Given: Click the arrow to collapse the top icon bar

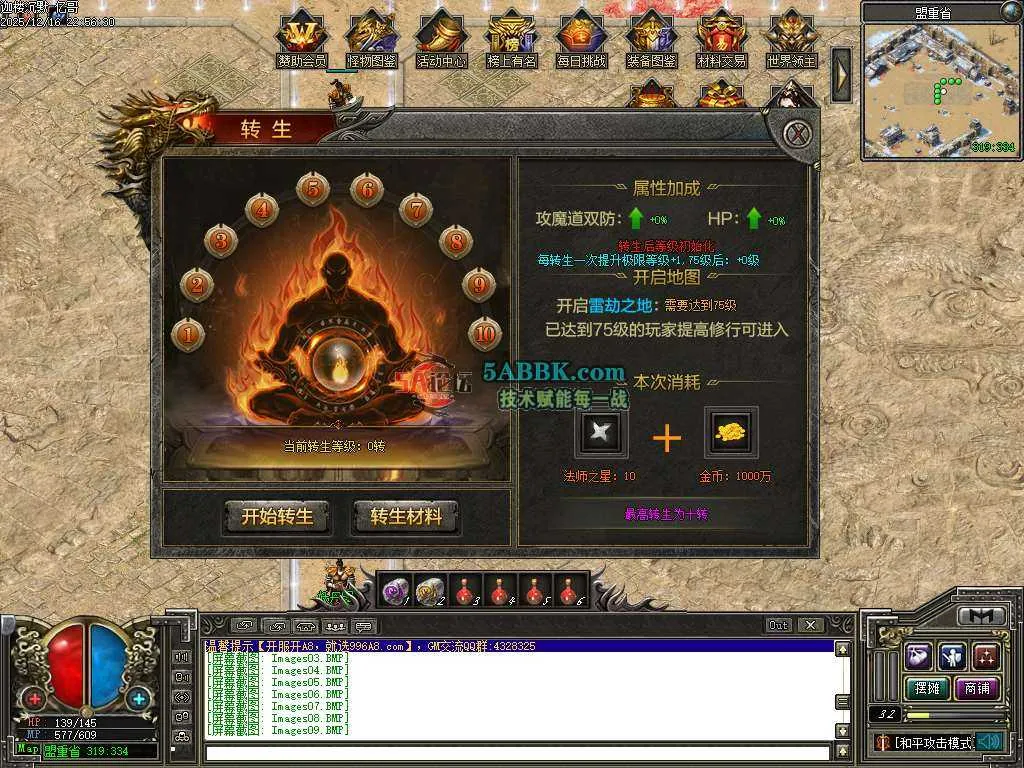Looking at the screenshot, I should pos(841,74).
